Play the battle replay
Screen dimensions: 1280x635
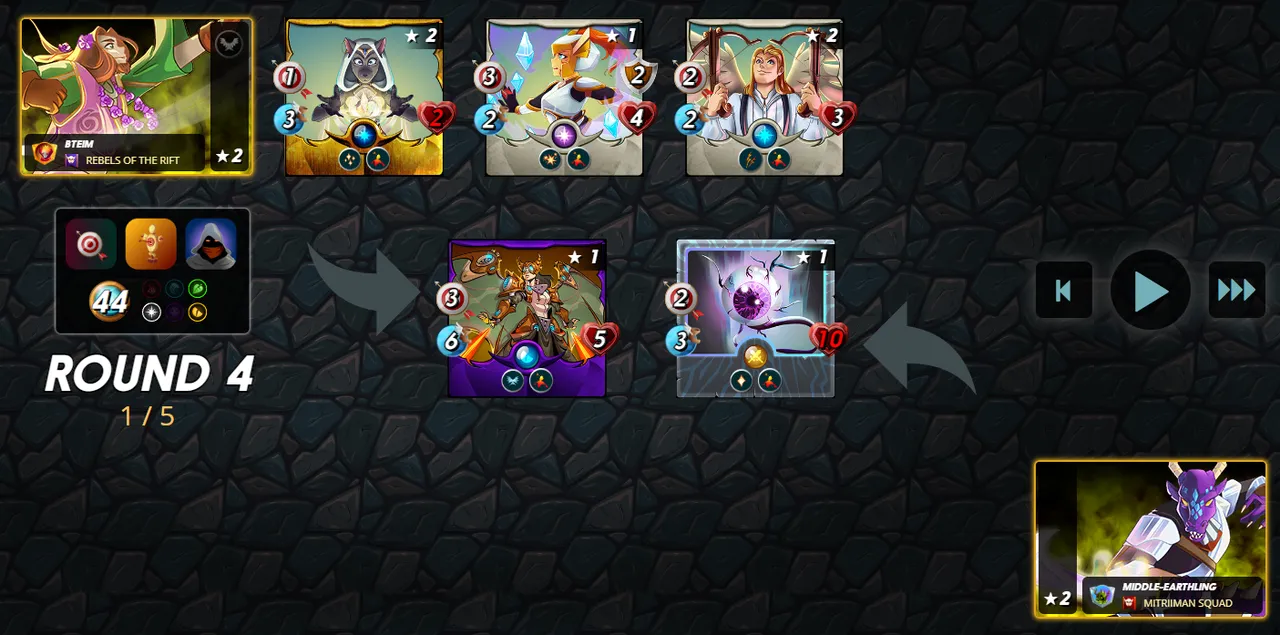(1150, 290)
